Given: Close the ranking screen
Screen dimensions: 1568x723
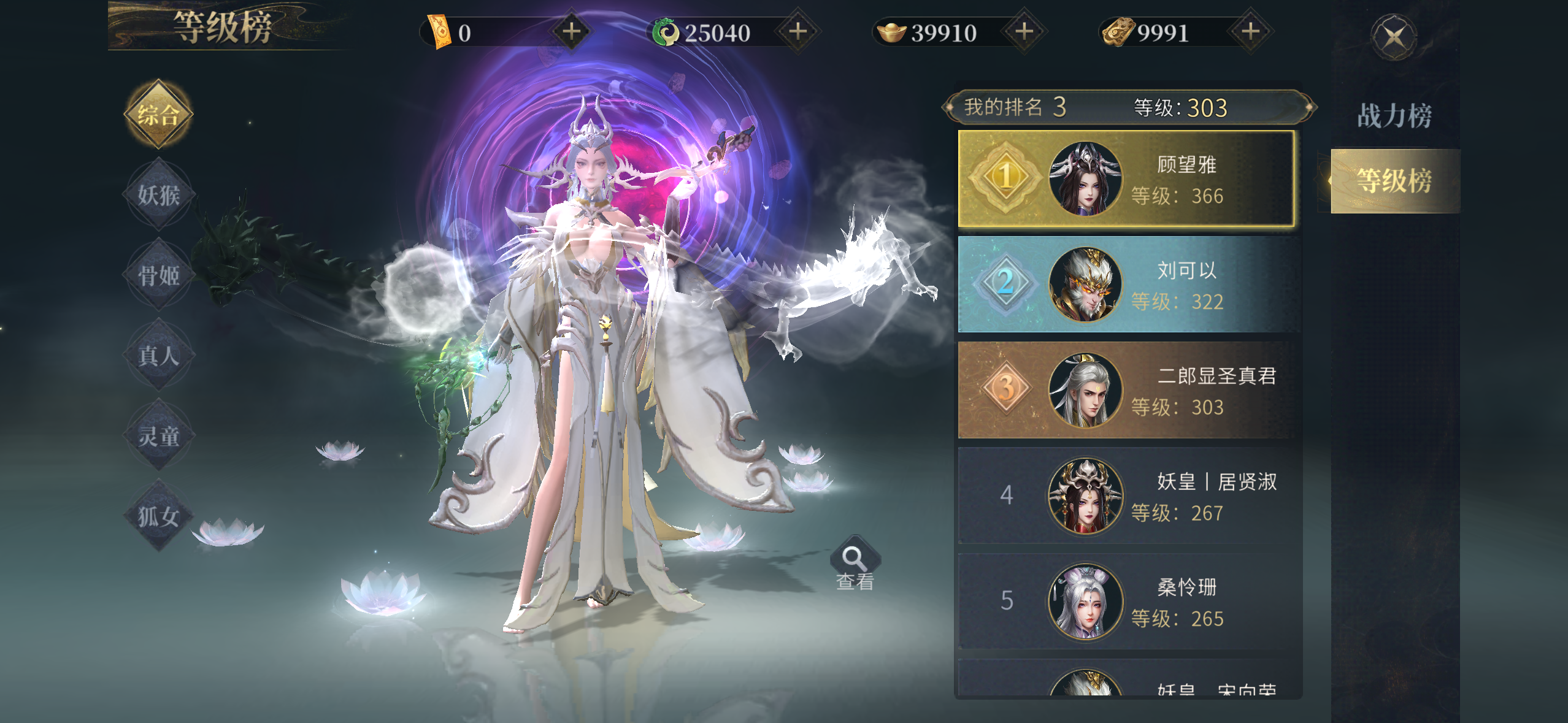Looking at the screenshot, I should [x=1394, y=37].
